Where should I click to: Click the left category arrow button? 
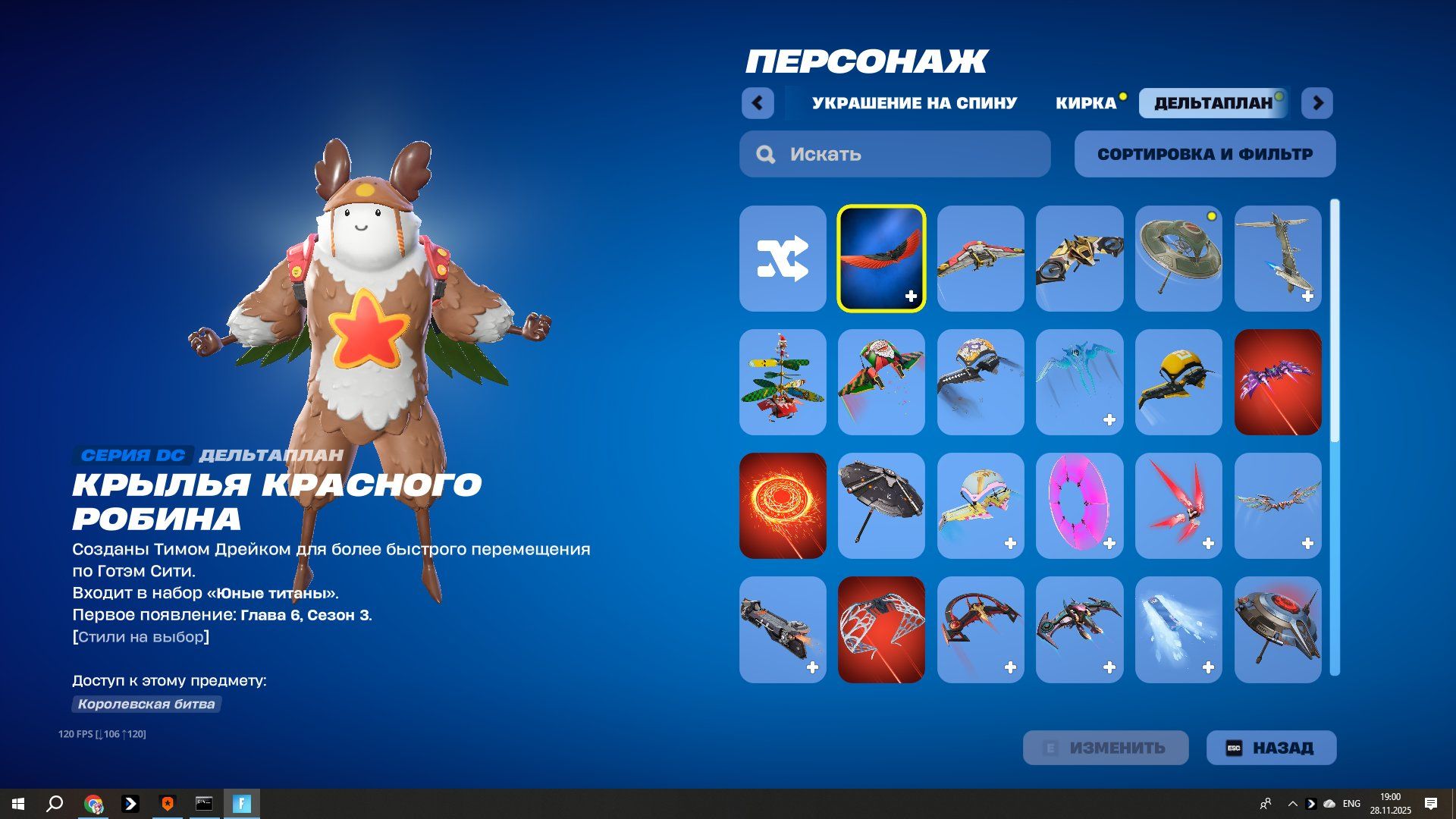pyautogui.click(x=758, y=103)
